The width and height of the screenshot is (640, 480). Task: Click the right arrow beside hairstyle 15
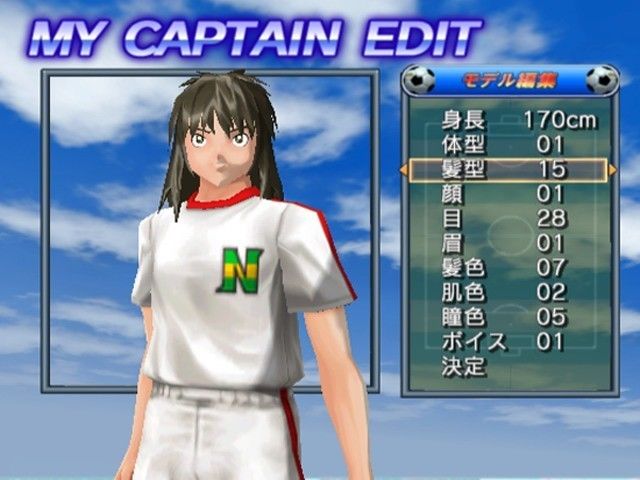[612, 171]
